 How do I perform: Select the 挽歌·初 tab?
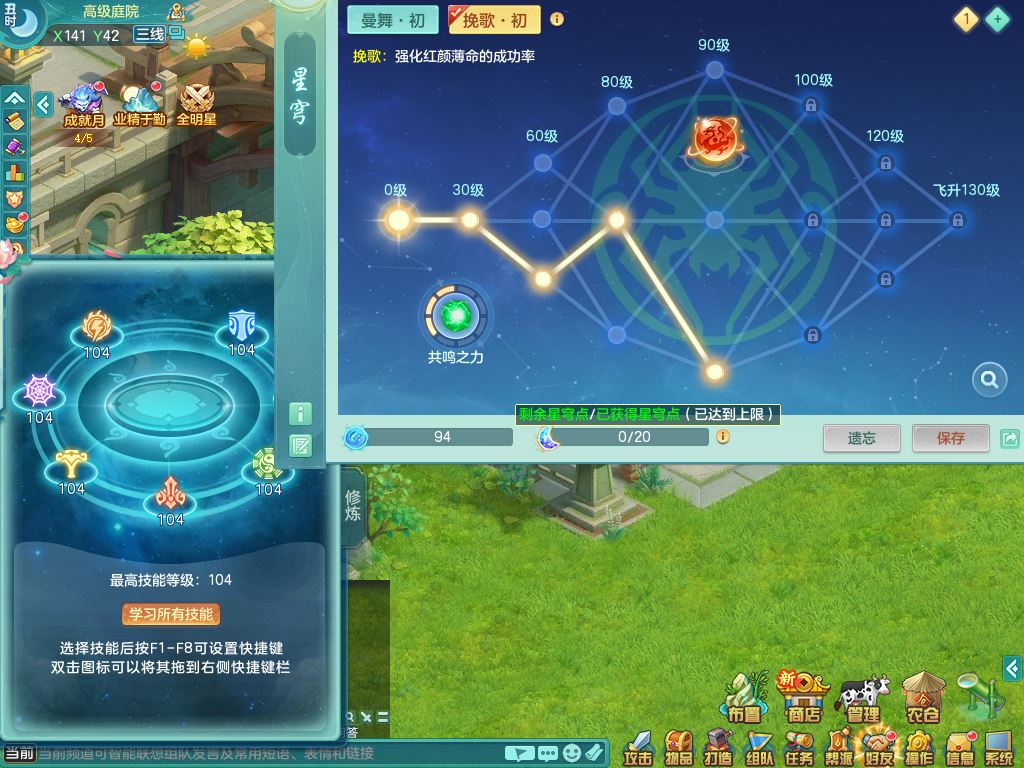click(x=494, y=19)
